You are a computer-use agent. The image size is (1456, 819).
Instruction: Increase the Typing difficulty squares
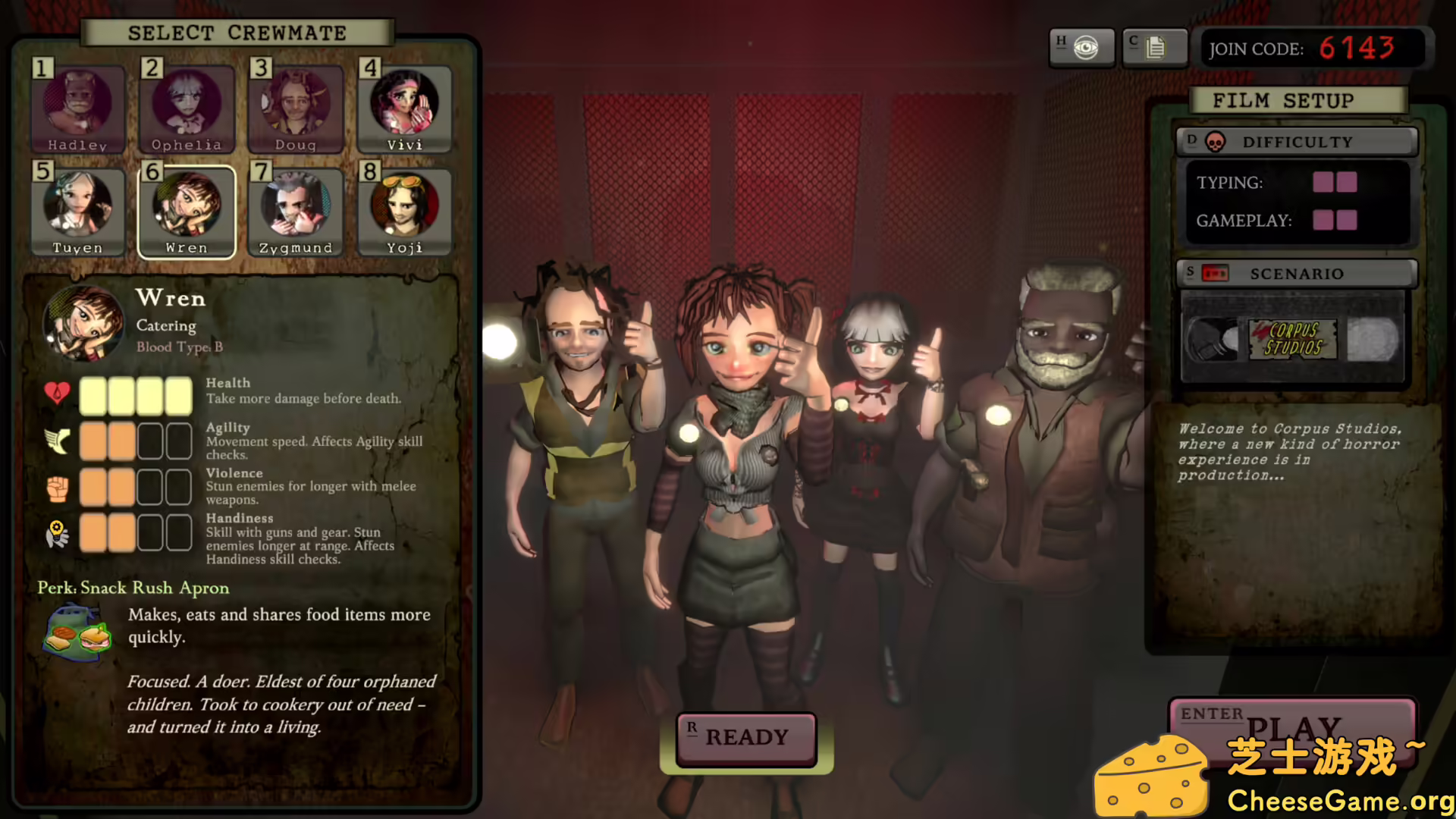pos(1346,182)
